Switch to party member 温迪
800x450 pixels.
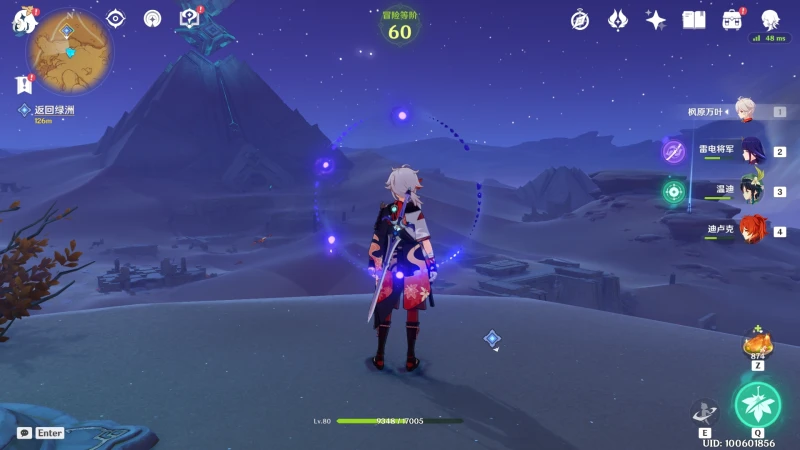(x=750, y=191)
